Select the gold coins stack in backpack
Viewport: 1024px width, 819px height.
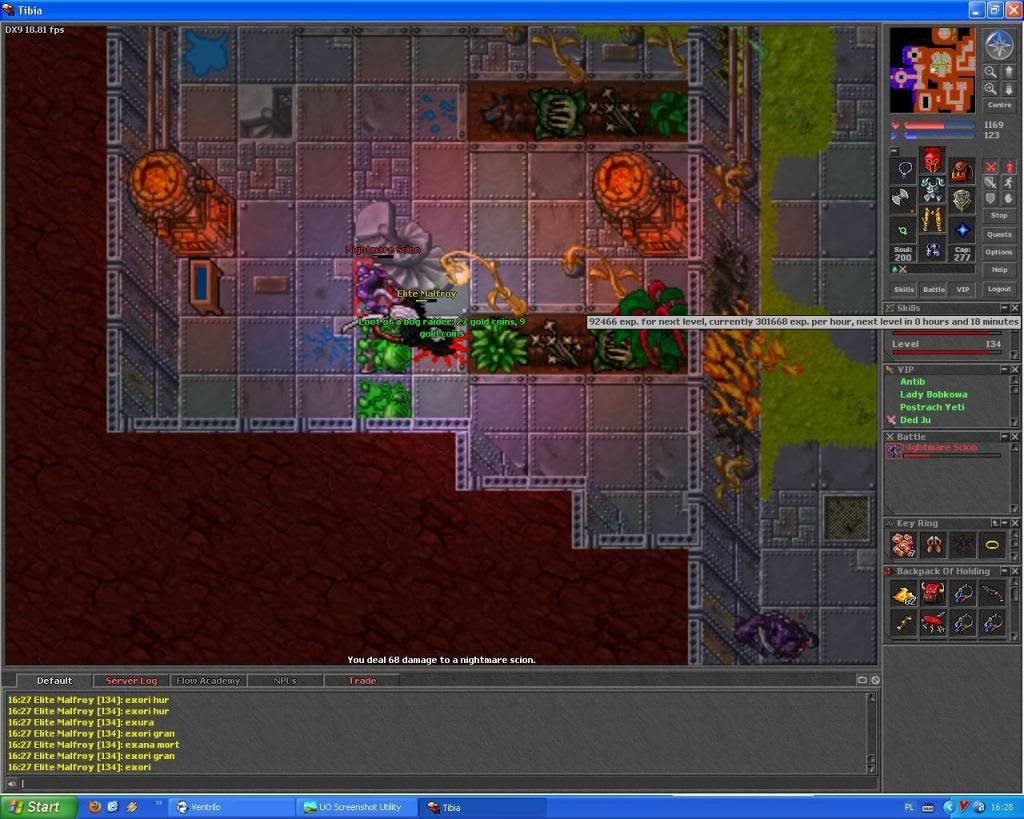(x=903, y=594)
